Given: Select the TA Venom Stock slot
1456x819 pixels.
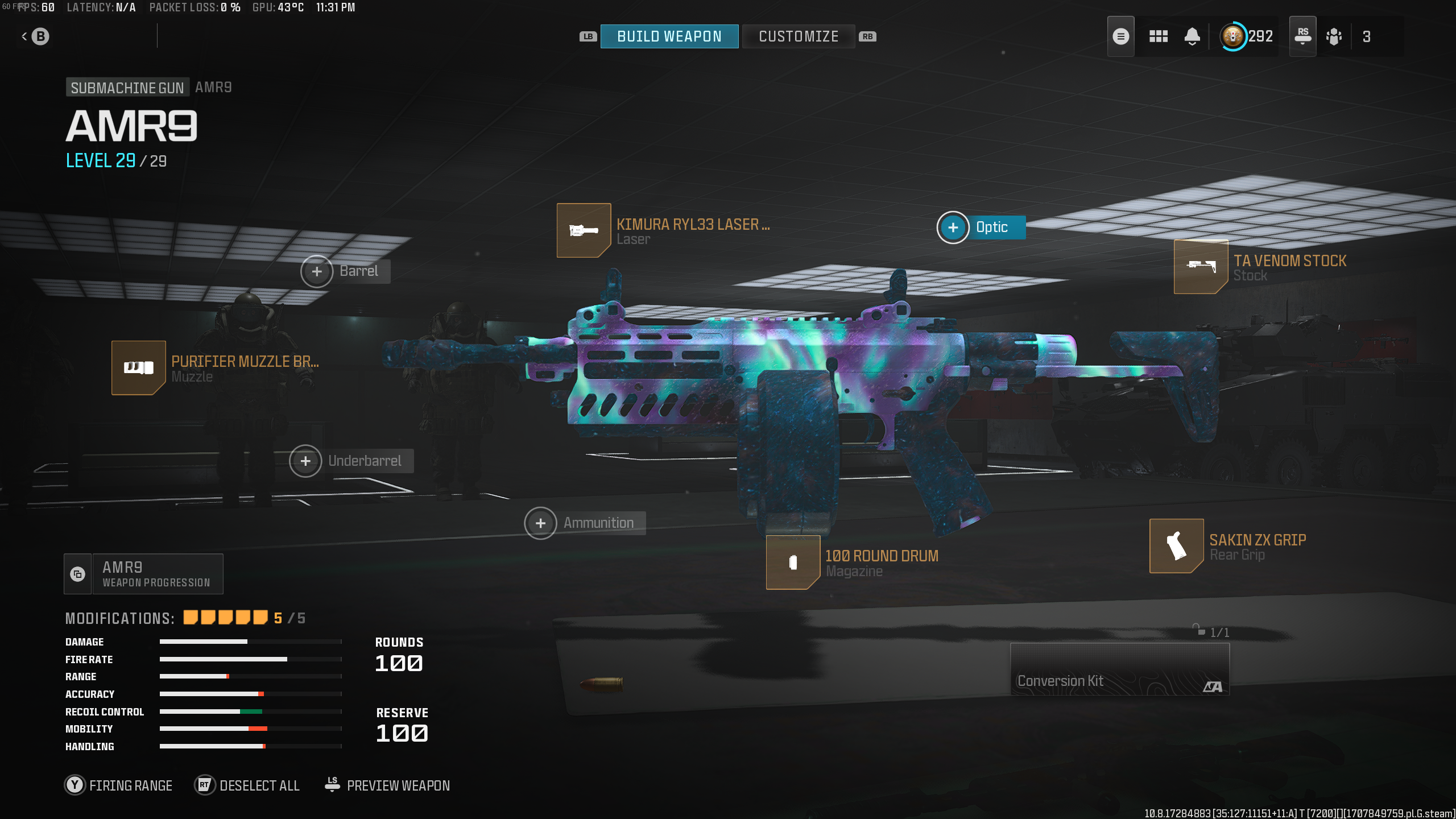Looking at the screenshot, I should pyautogui.click(x=1201, y=266).
